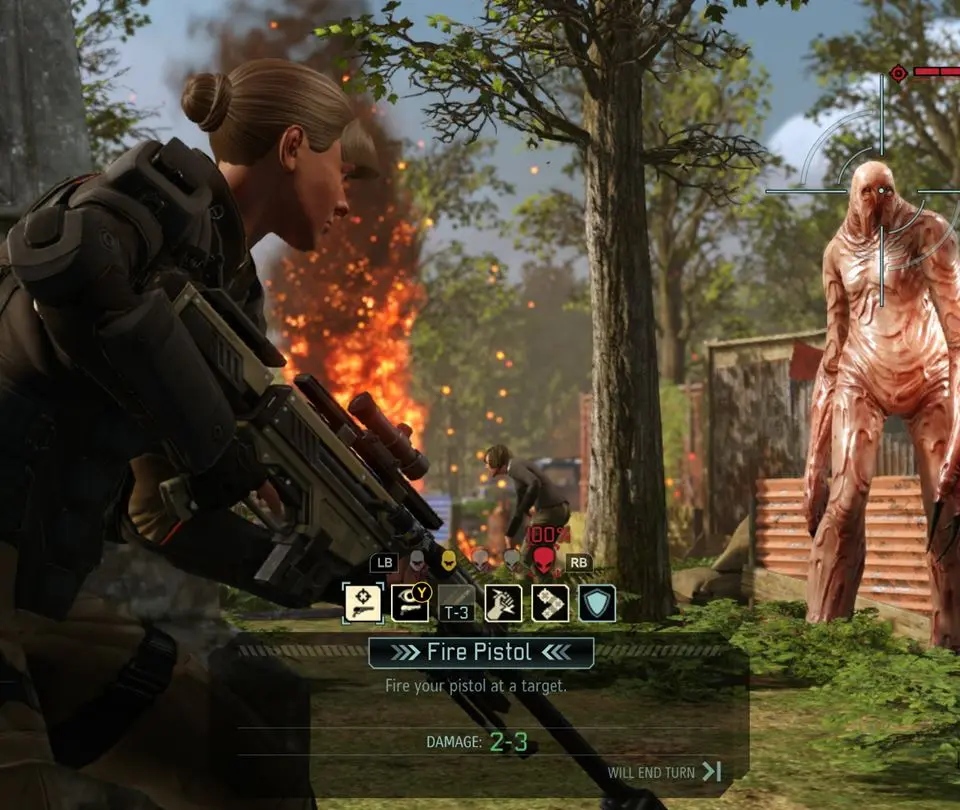Activate the pistol Overwatch eye icon
This screenshot has height=810, width=960.
[x=410, y=603]
